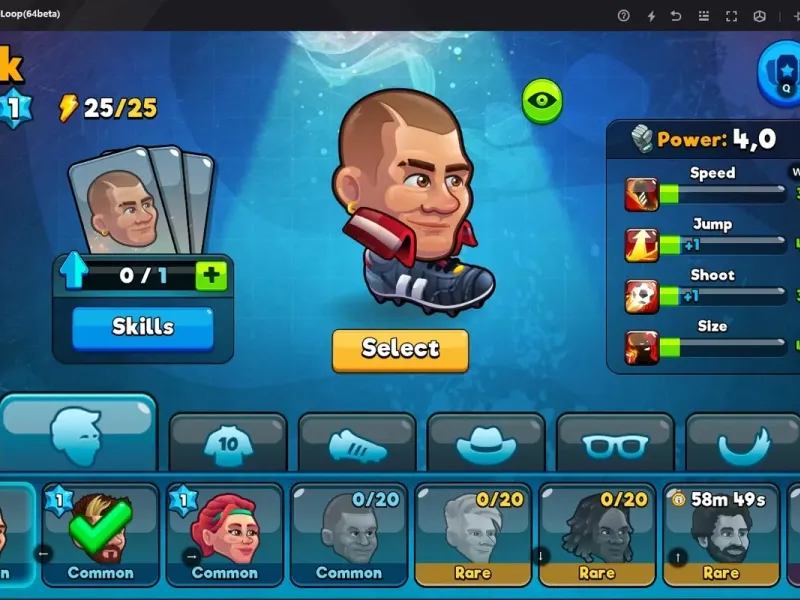The width and height of the screenshot is (800, 600).
Task: Click the character card stack
Action: pyautogui.click(x=141, y=200)
